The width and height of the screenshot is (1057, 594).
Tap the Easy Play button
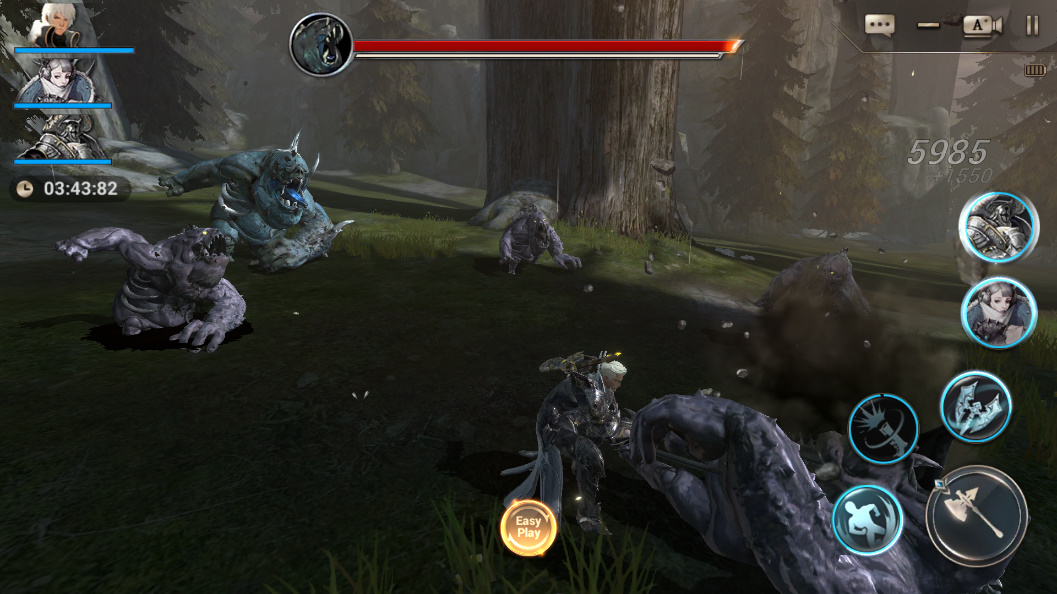pos(528,527)
